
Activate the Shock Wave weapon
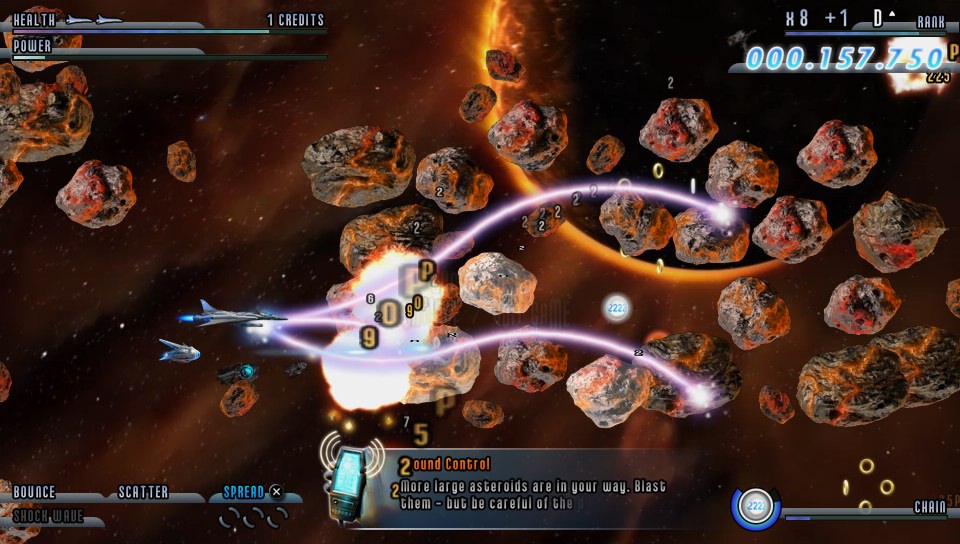pos(48,517)
